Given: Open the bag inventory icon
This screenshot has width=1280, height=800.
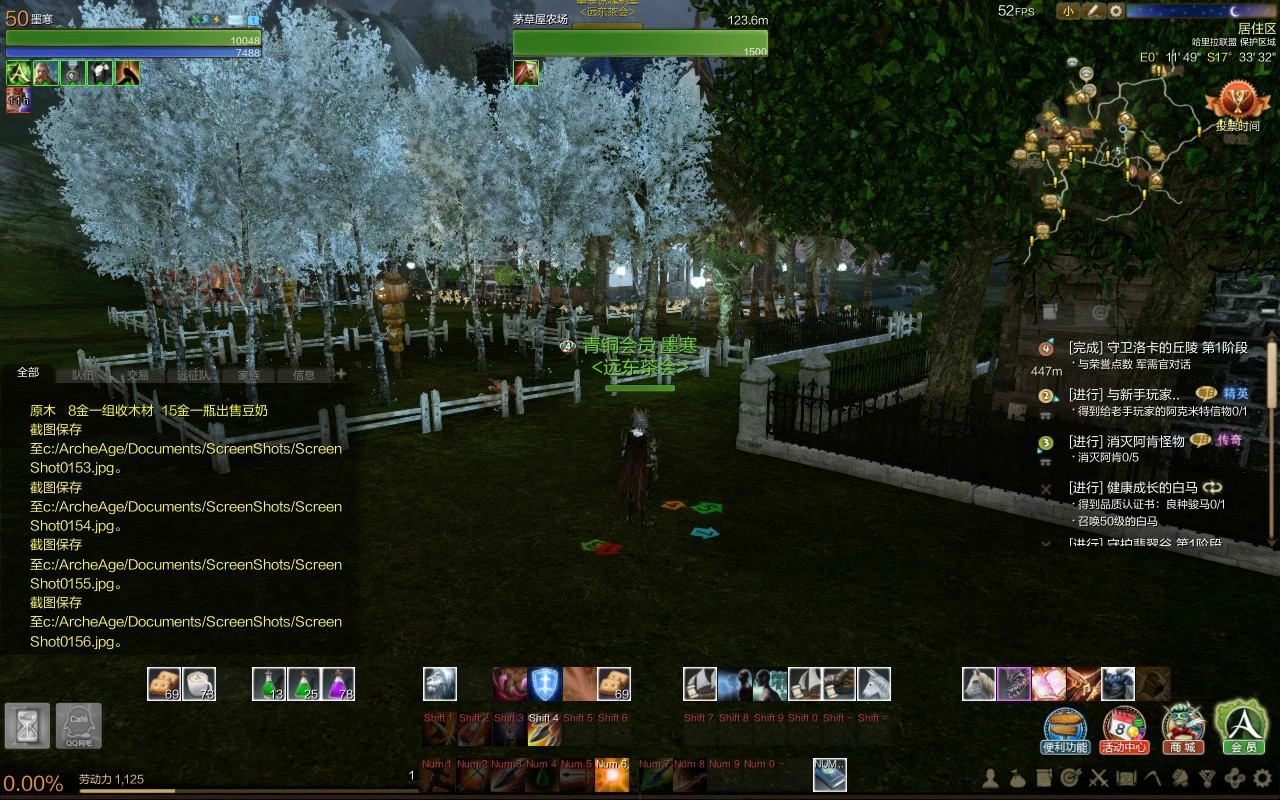Looking at the screenshot, I should pos(1018,778).
